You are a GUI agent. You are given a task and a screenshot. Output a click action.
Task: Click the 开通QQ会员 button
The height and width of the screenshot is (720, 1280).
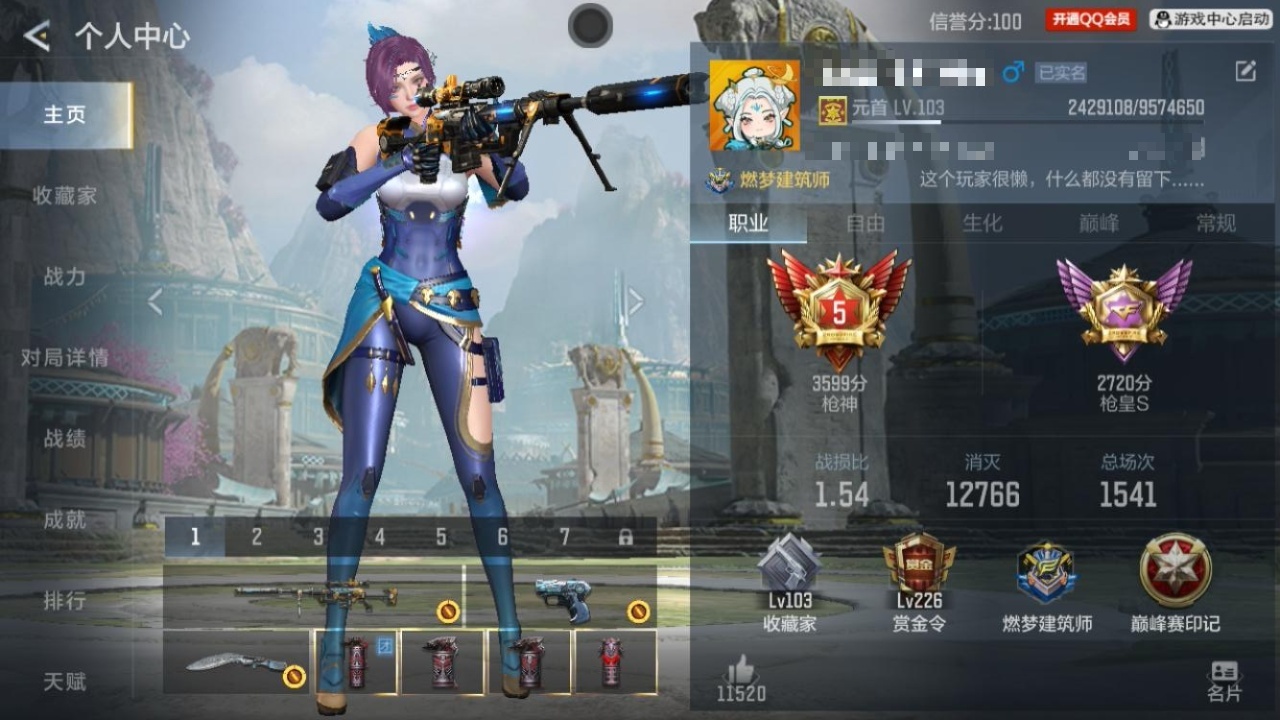coord(1091,19)
